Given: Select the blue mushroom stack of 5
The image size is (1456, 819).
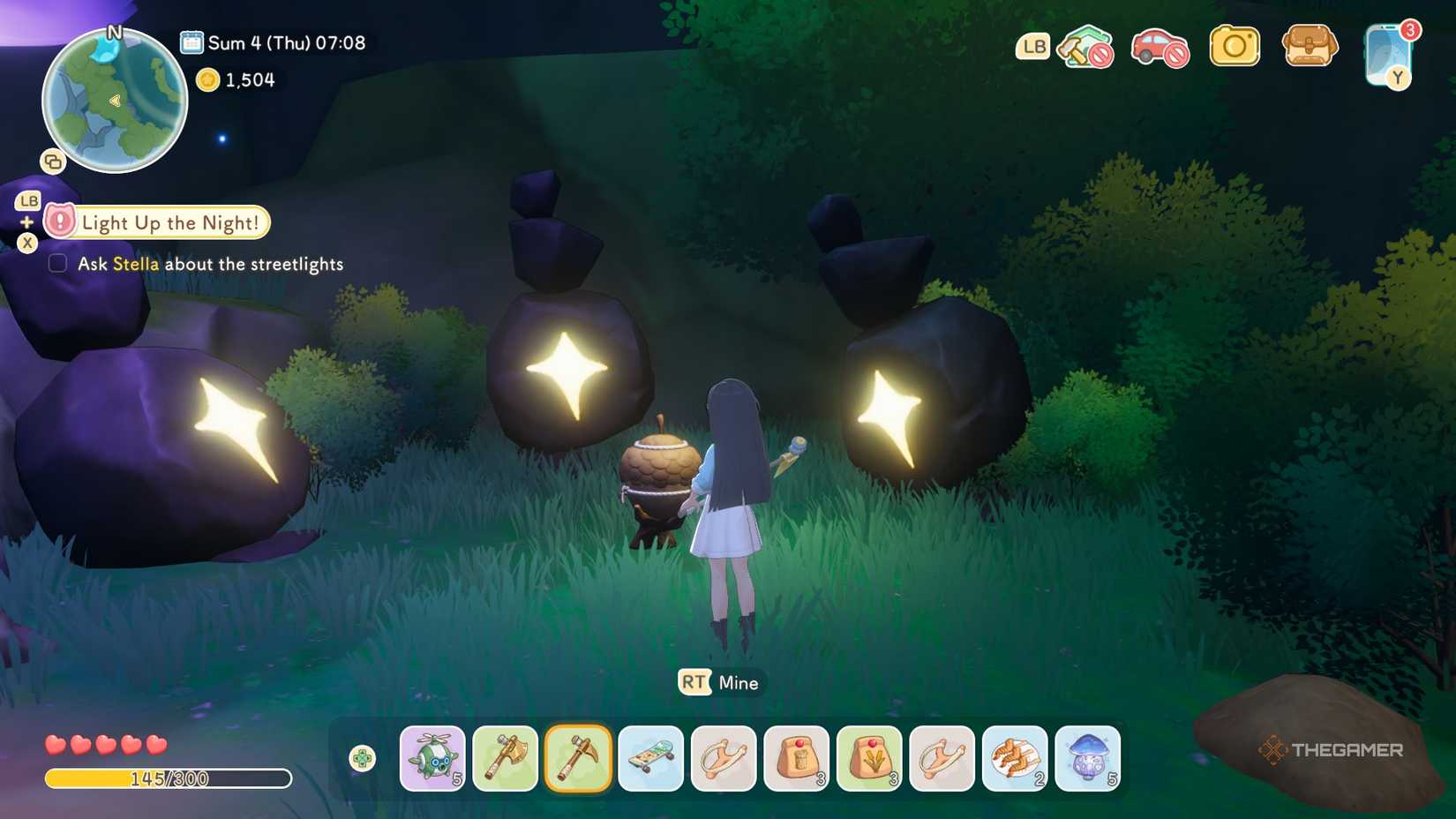Looking at the screenshot, I should pyautogui.click(x=1087, y=758).
